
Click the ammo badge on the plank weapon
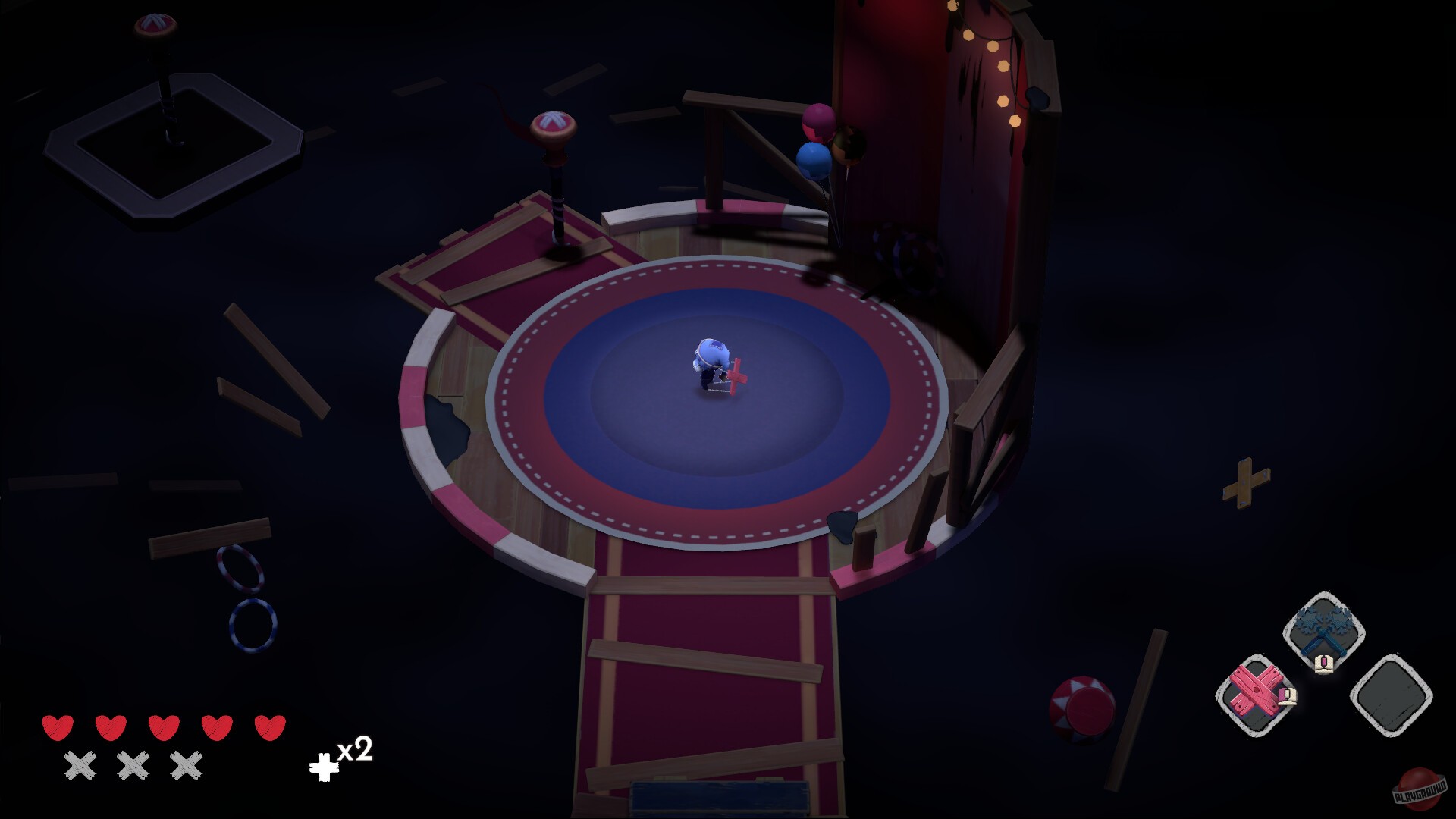tap(1287, 698)
